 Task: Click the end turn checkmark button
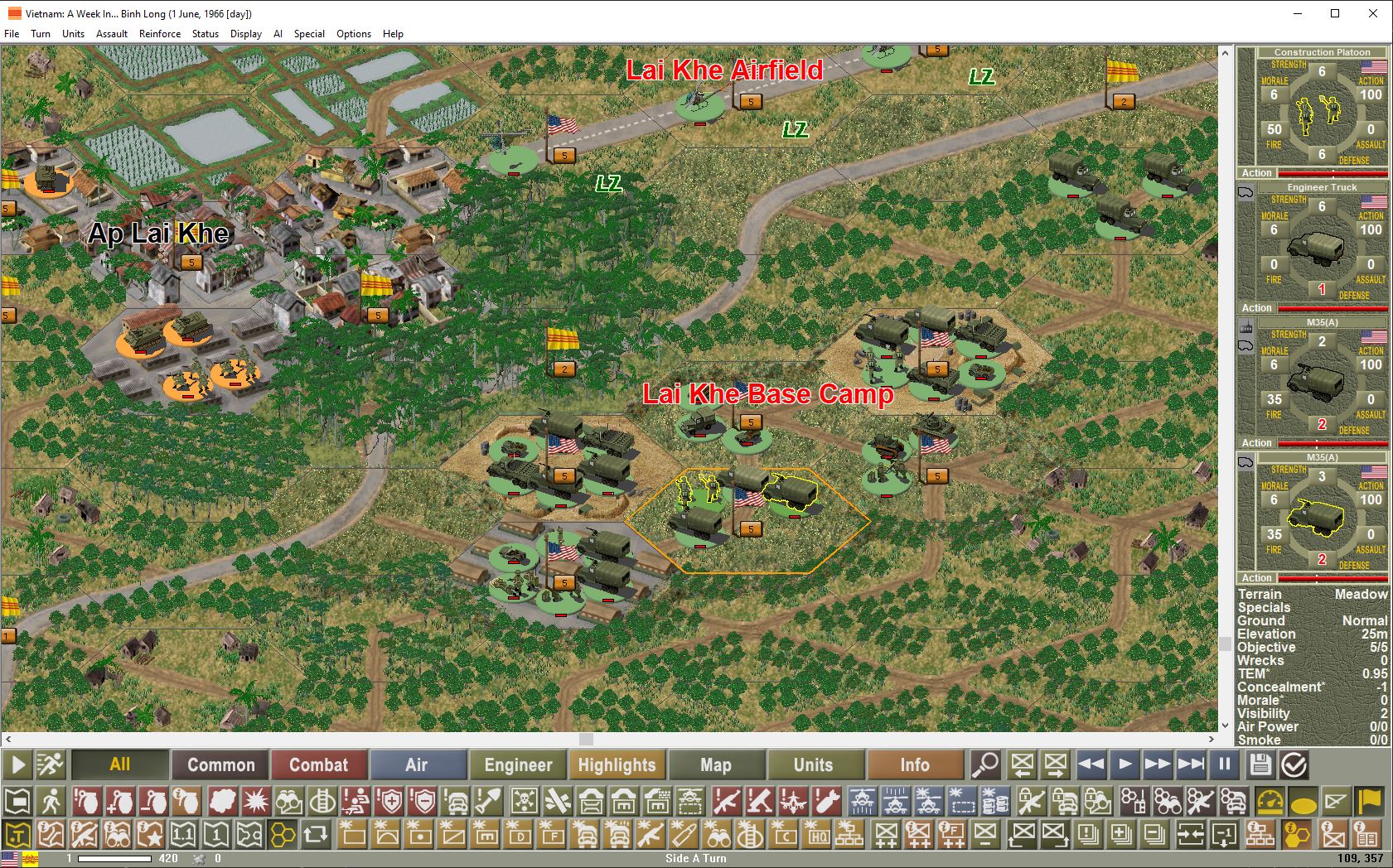coord(1293,764)
